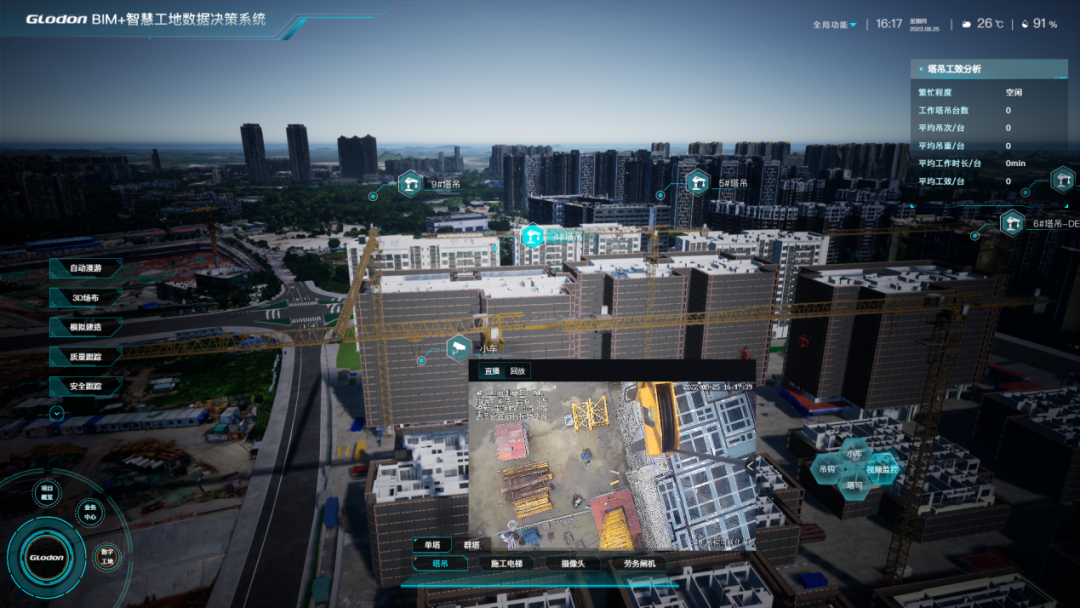
Task: Select the 数字工地 circle button
Action: 107,556
